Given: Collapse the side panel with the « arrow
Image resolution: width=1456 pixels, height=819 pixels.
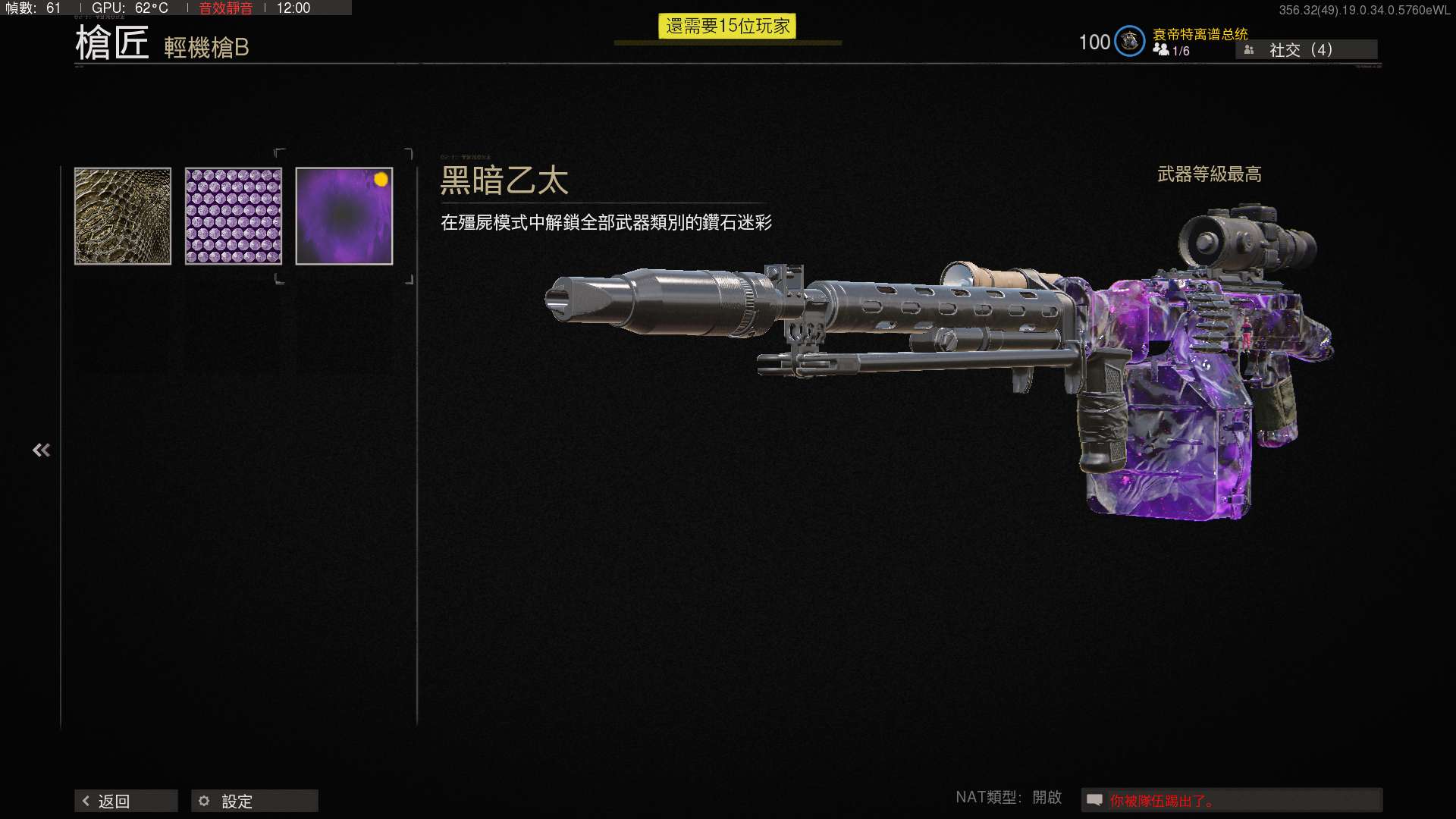Looking at the screenshot, I should point(42,449).
